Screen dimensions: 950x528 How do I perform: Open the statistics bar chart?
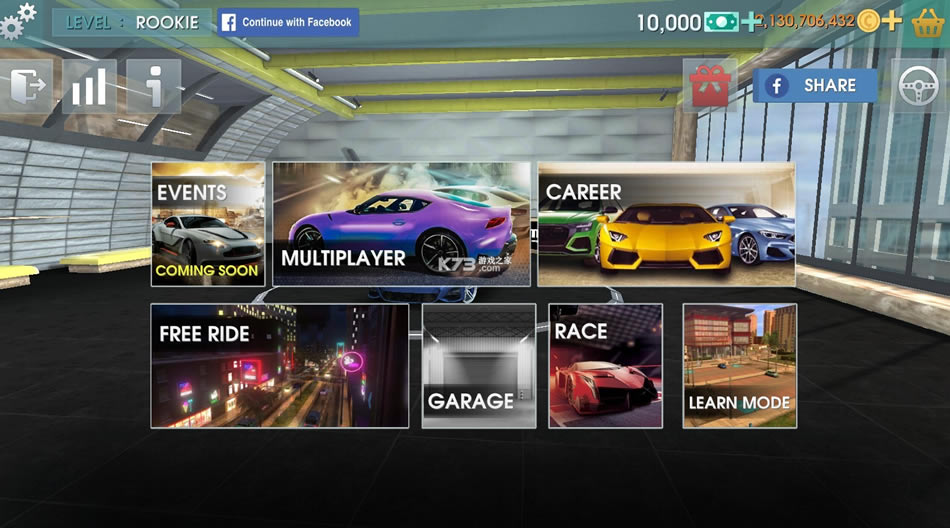pyautogui.click(x=89, y=86)
